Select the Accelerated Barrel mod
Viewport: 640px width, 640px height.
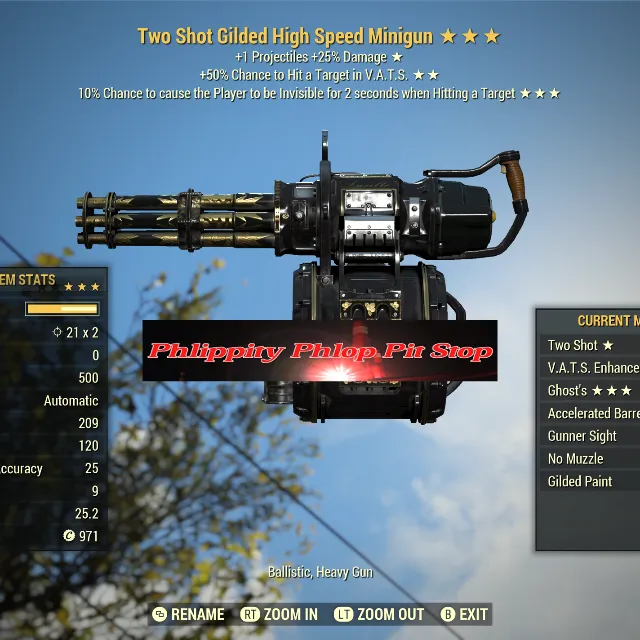[x=592, y=413]
